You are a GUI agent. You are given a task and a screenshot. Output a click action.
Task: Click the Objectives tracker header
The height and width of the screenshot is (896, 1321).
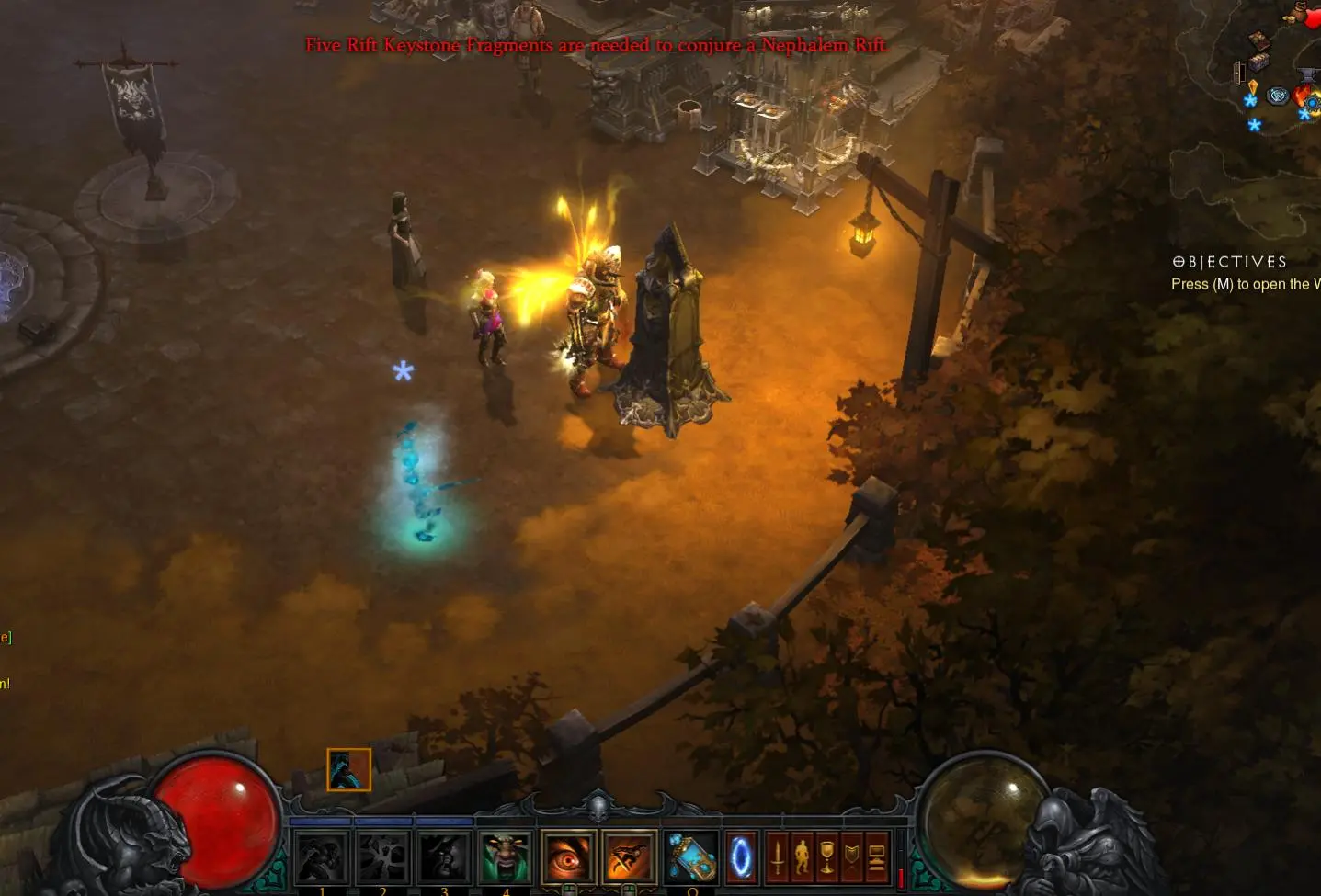tap(1229, 262)
